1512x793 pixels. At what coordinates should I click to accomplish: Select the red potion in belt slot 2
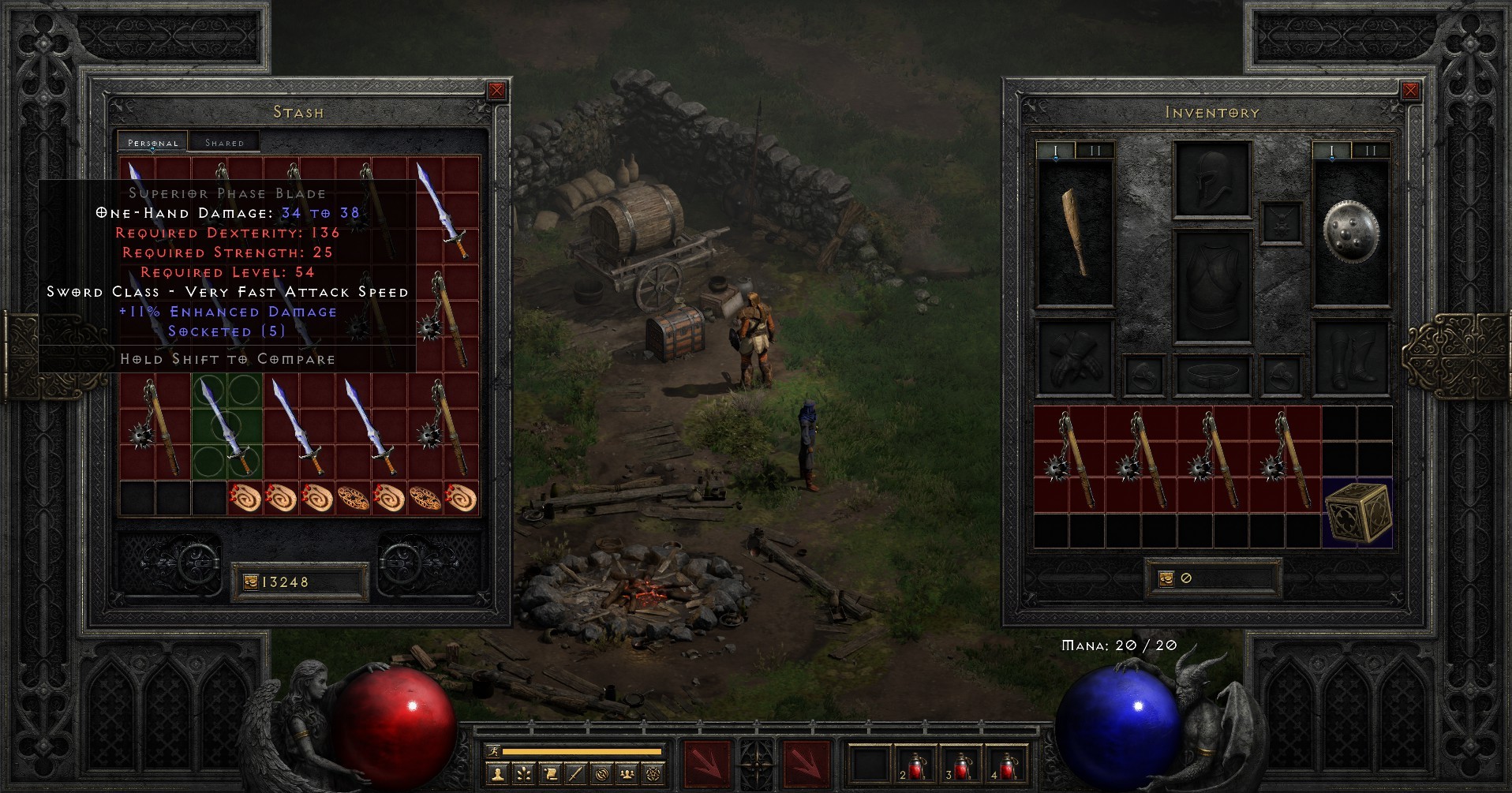(917, 764)
